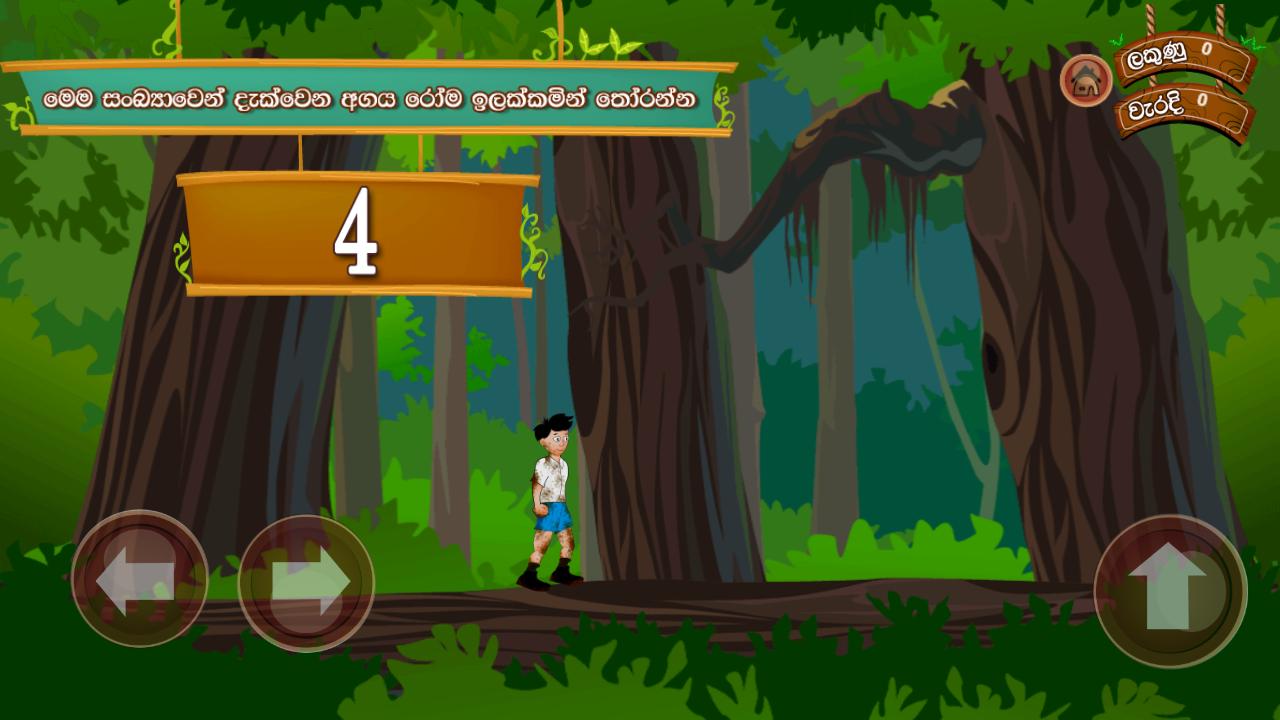This screenshot has width=1280, height=720.
Task: Open the round home hut icon
Action: click(x=1086, y=81)
